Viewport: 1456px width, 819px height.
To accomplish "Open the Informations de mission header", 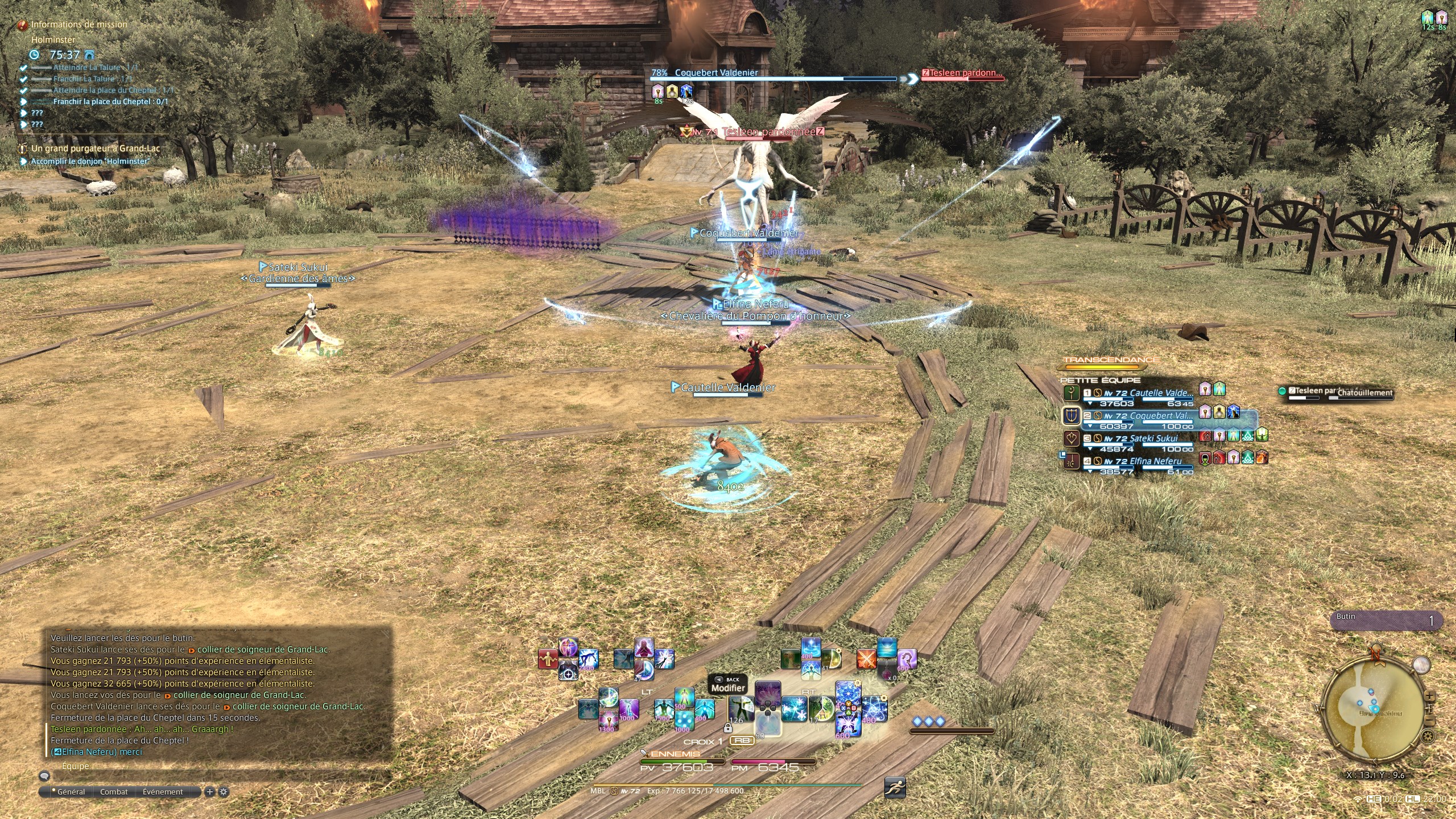I will (78, 24).
